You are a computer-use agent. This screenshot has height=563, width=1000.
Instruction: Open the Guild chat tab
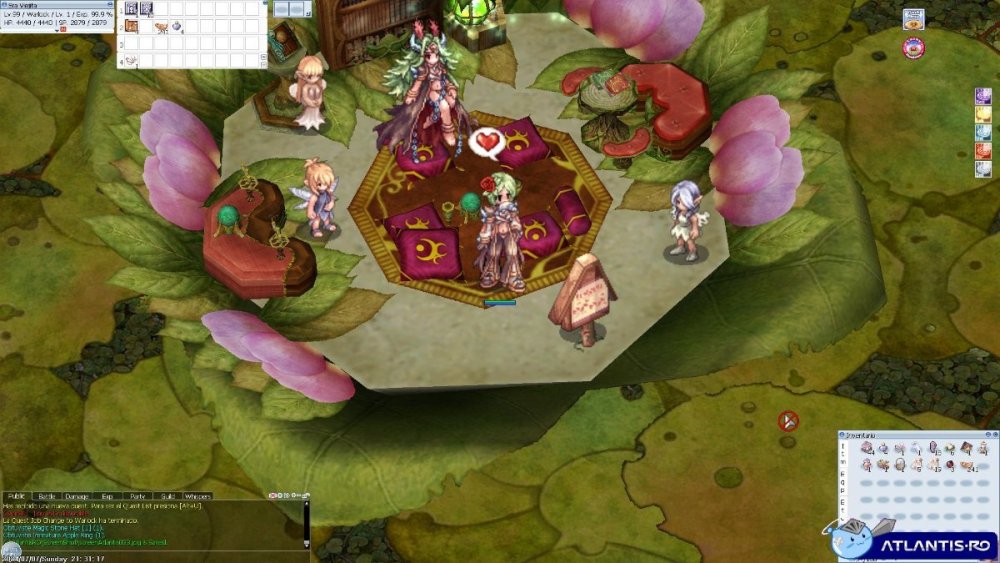pos(167,495)
